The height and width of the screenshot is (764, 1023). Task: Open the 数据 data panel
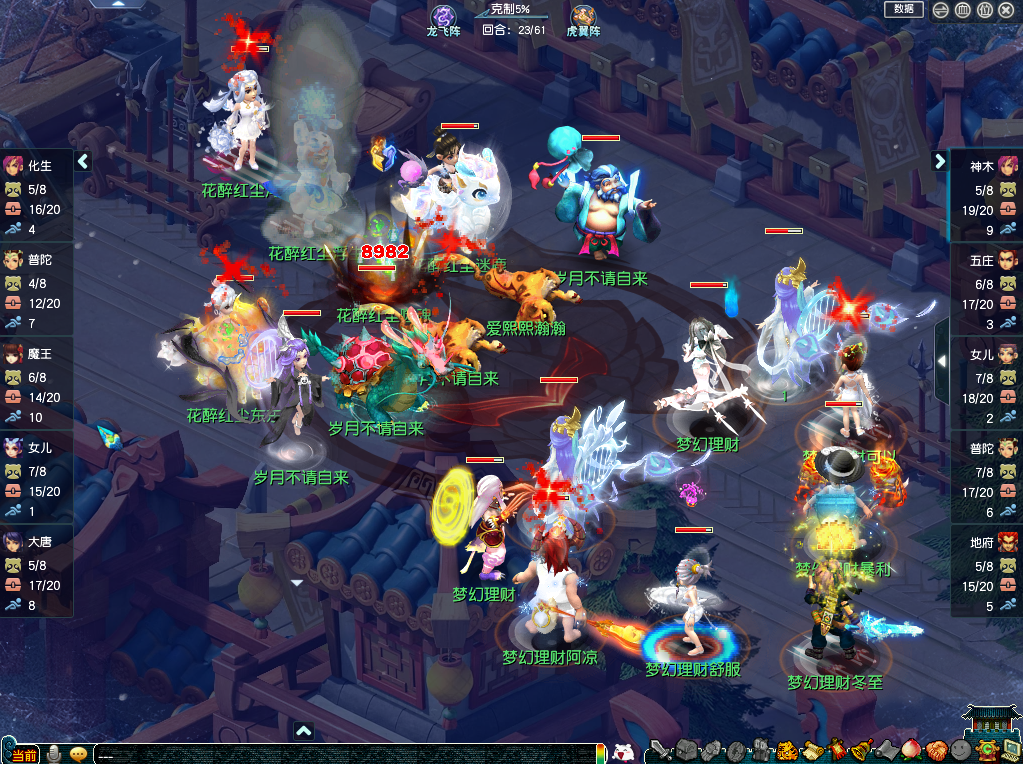pyautogui.click(x=903, y=9)
